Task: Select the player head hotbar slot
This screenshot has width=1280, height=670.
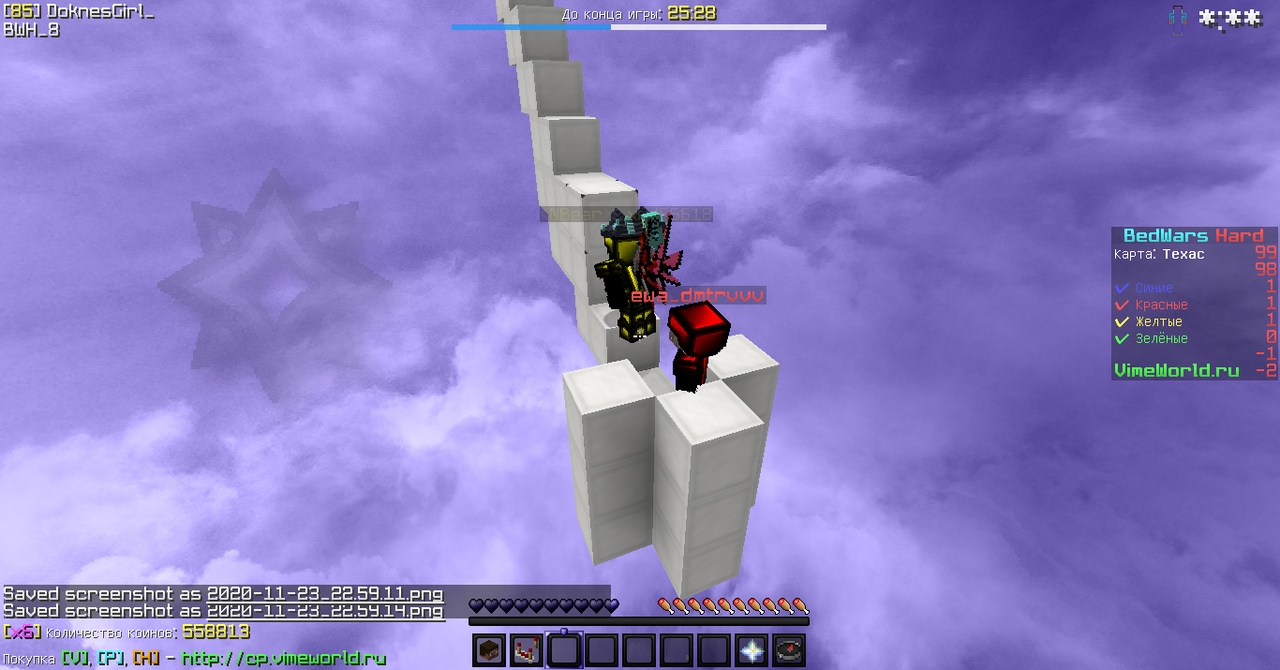Action: (x=489, y=651)
